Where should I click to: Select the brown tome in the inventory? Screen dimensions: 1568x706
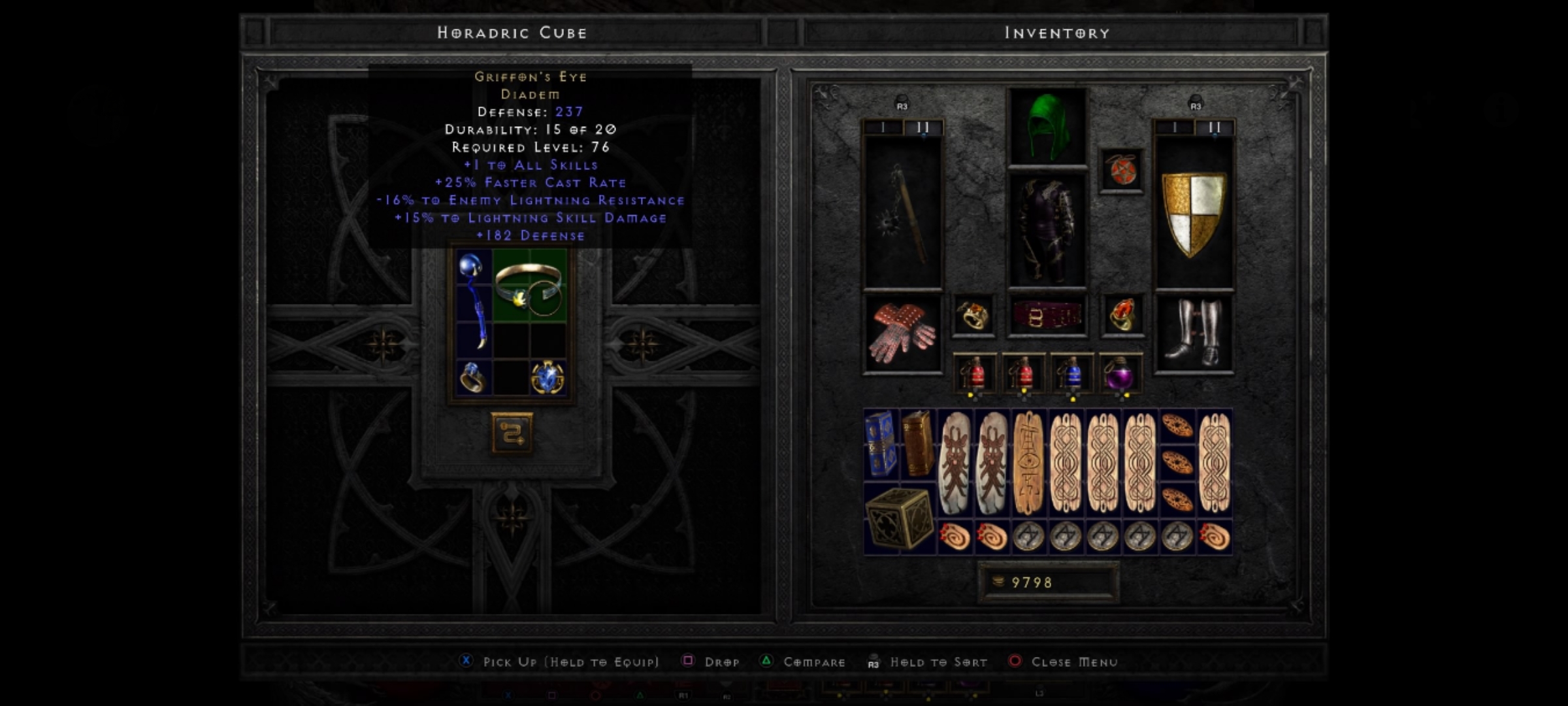[x=918, y=443]
